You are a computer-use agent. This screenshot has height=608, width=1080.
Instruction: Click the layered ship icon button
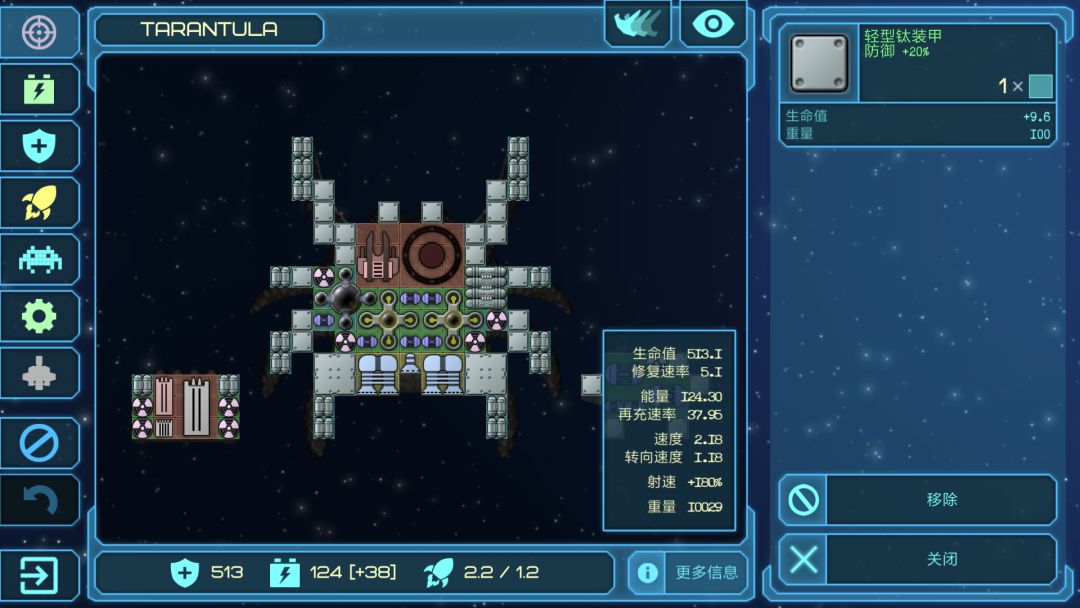pos(637,24)
